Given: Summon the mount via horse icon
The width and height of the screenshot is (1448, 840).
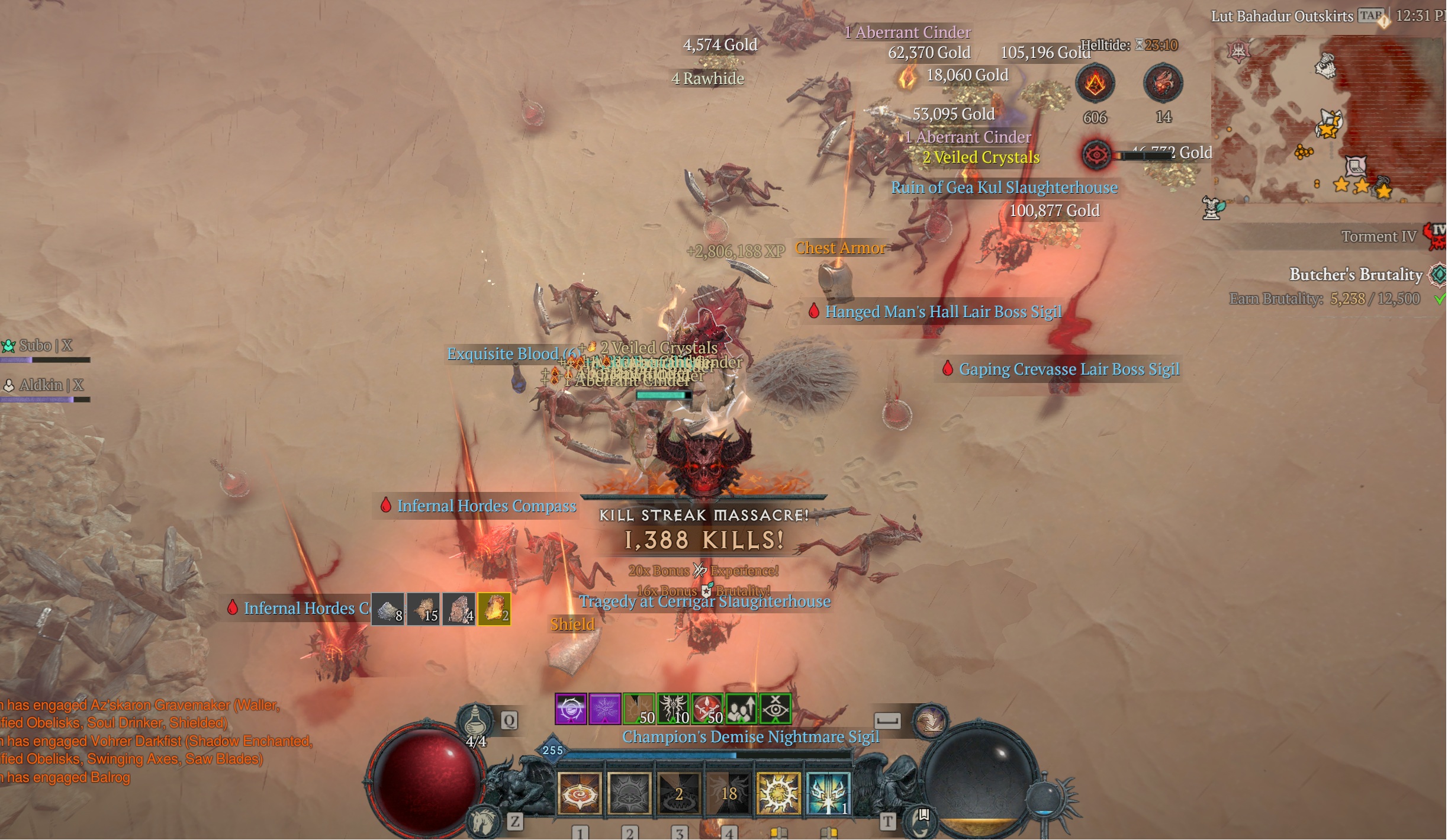Looking at the screenshot, I should 483,822.
